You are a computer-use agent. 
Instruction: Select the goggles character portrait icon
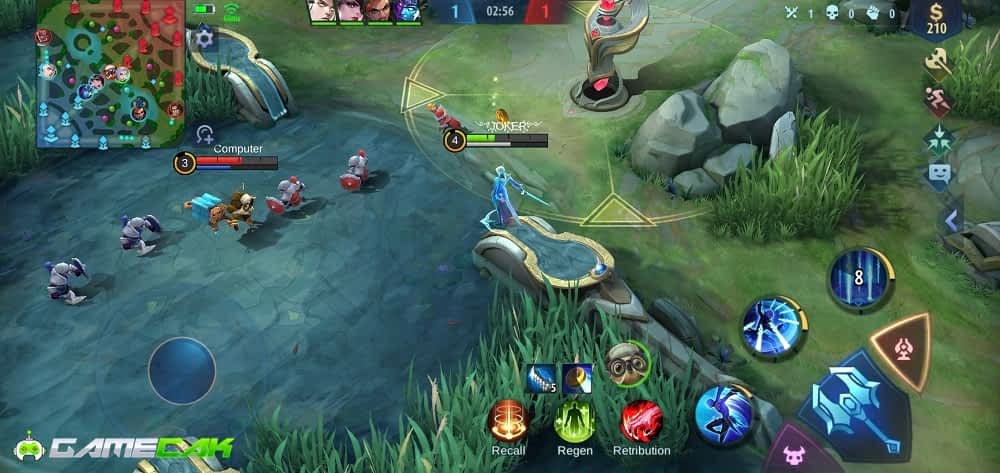coord(626,362)
